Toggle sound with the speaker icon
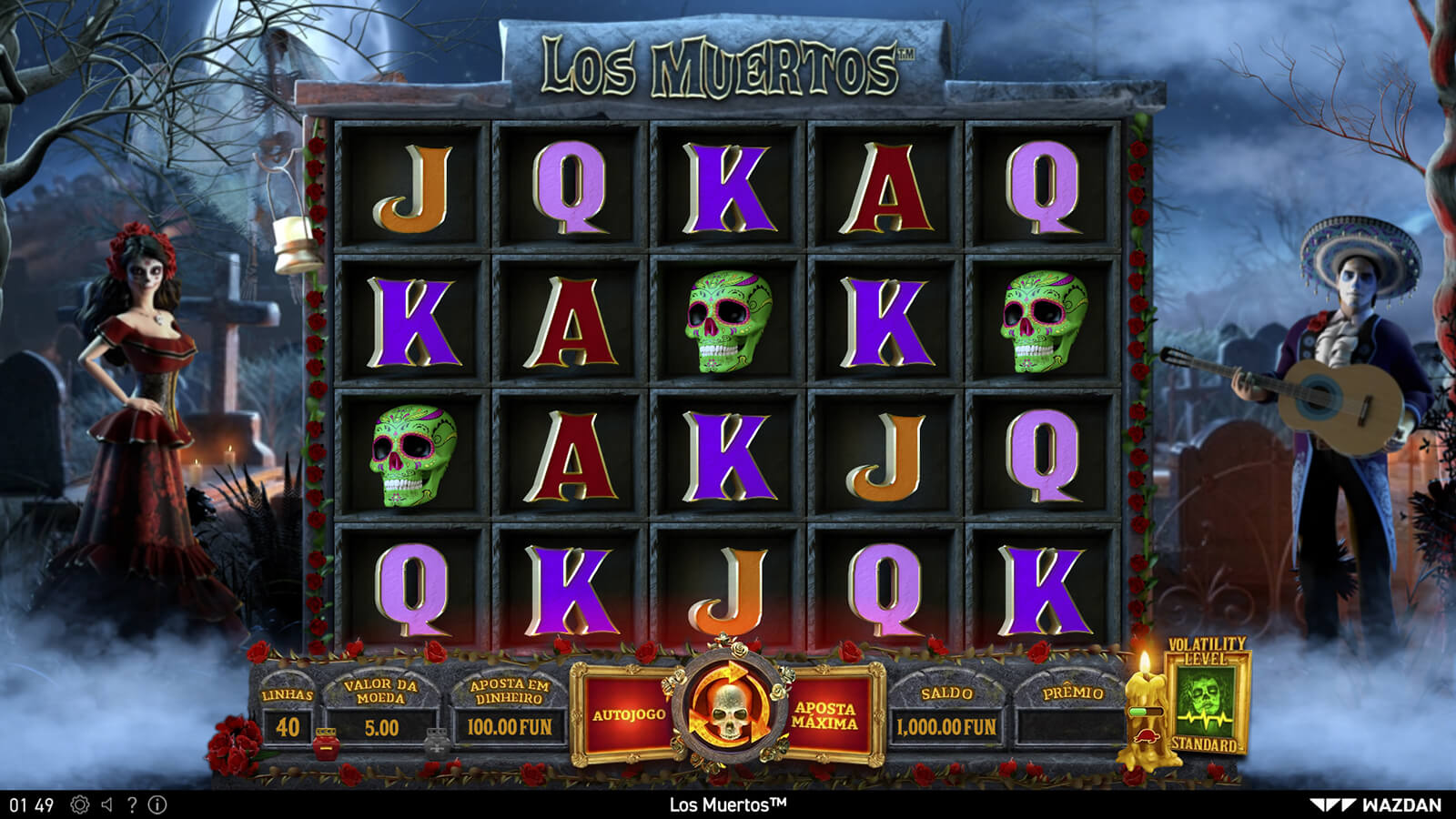Viewport: 1456px width, 819px height. pyautogui.click(x=107, y=804)
